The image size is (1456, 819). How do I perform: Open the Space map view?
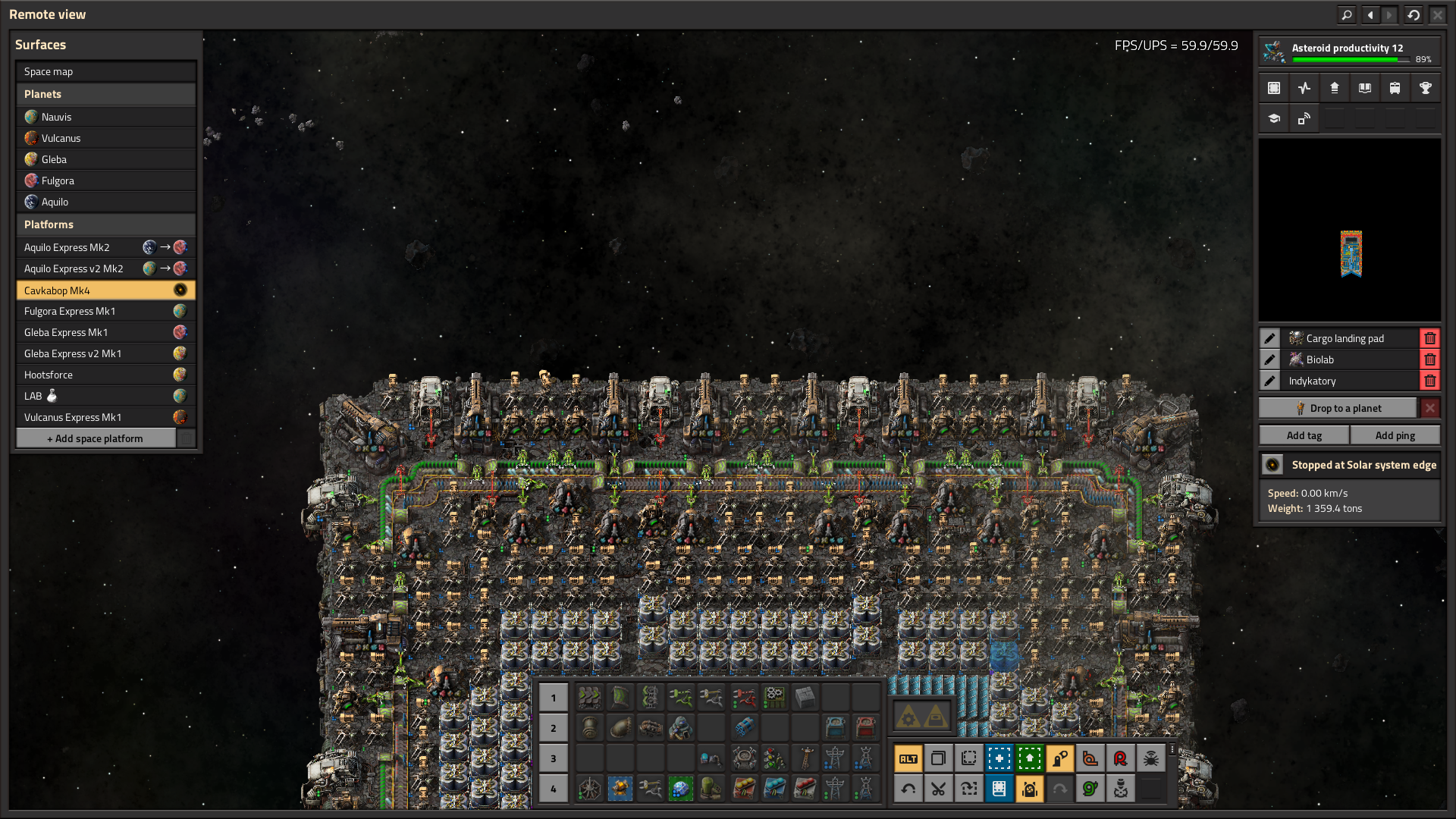click(x=105, y=71)
